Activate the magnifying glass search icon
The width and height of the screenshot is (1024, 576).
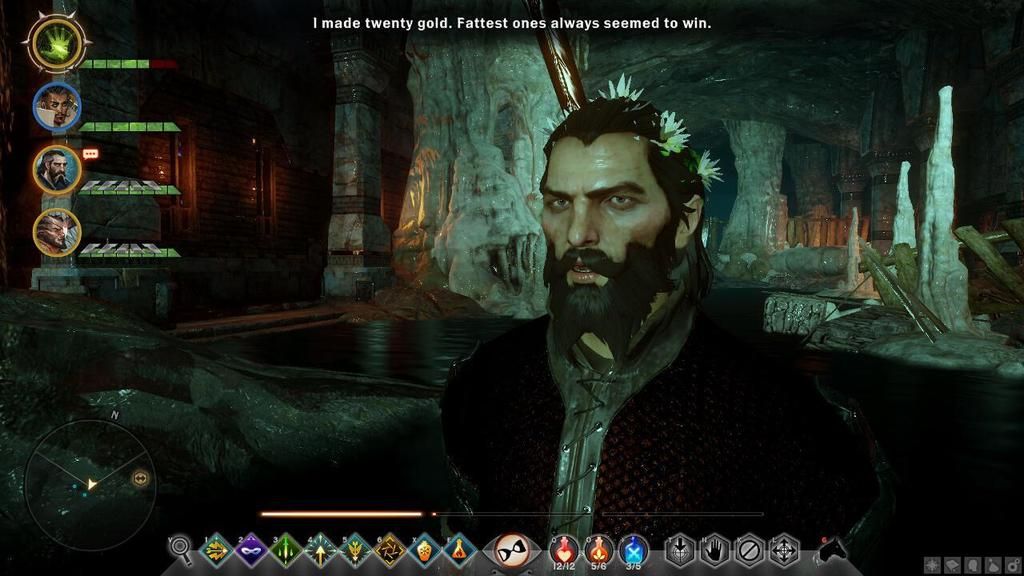[181, 548]
